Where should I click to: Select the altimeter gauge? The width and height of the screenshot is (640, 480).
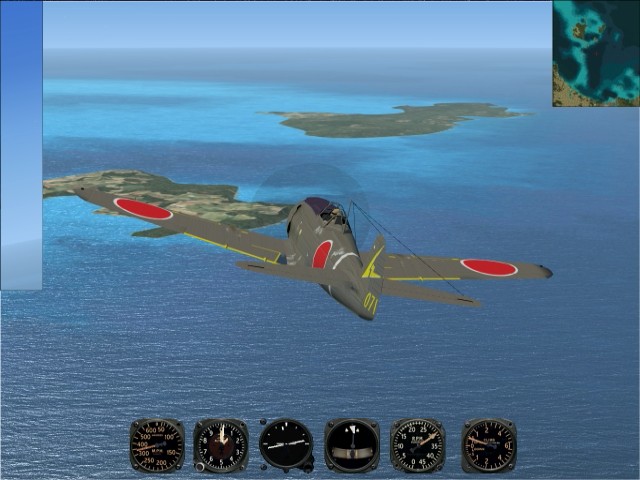click(x=221, y=445)
